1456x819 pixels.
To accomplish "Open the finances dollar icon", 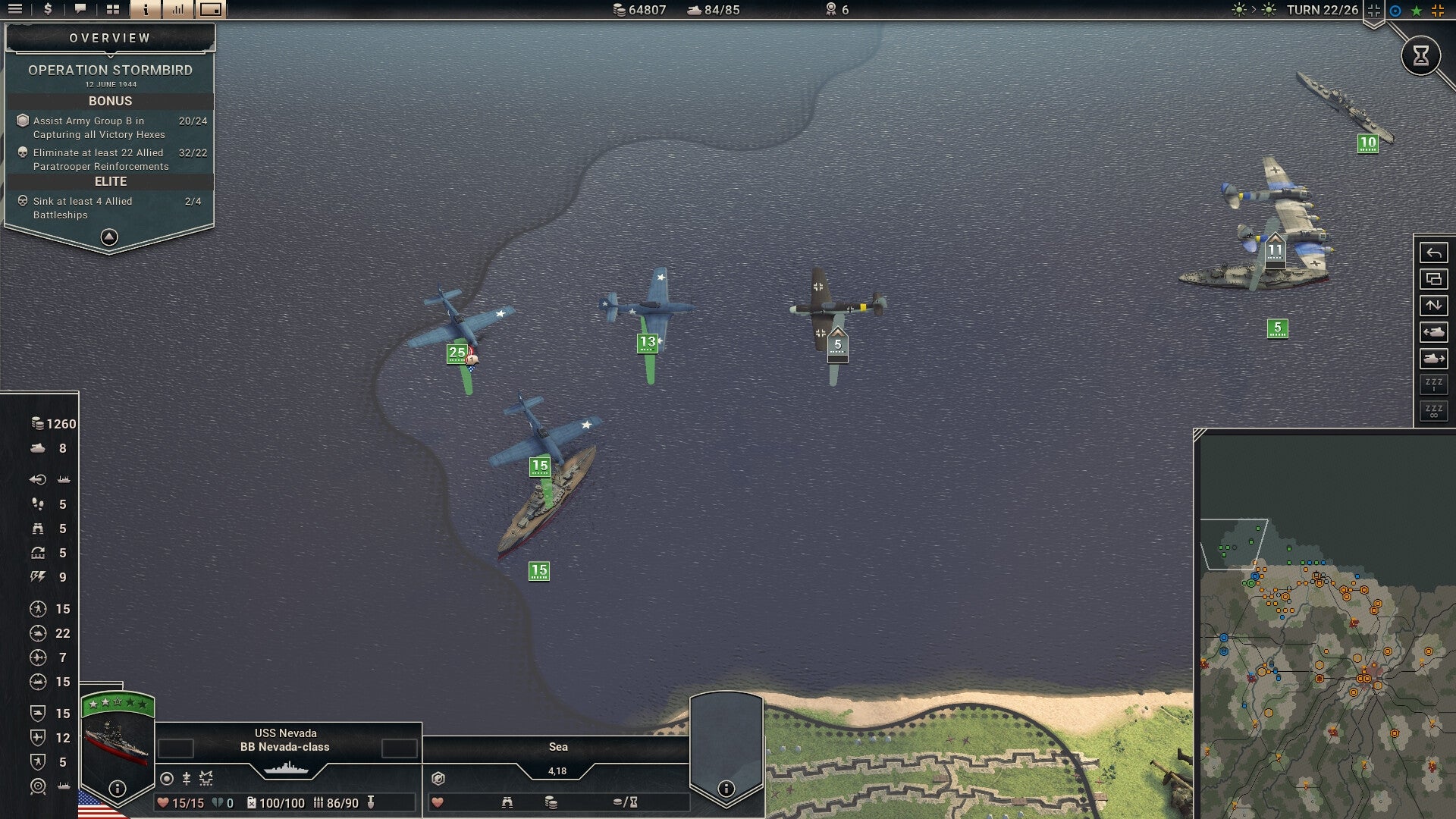I will coord(47,9).
